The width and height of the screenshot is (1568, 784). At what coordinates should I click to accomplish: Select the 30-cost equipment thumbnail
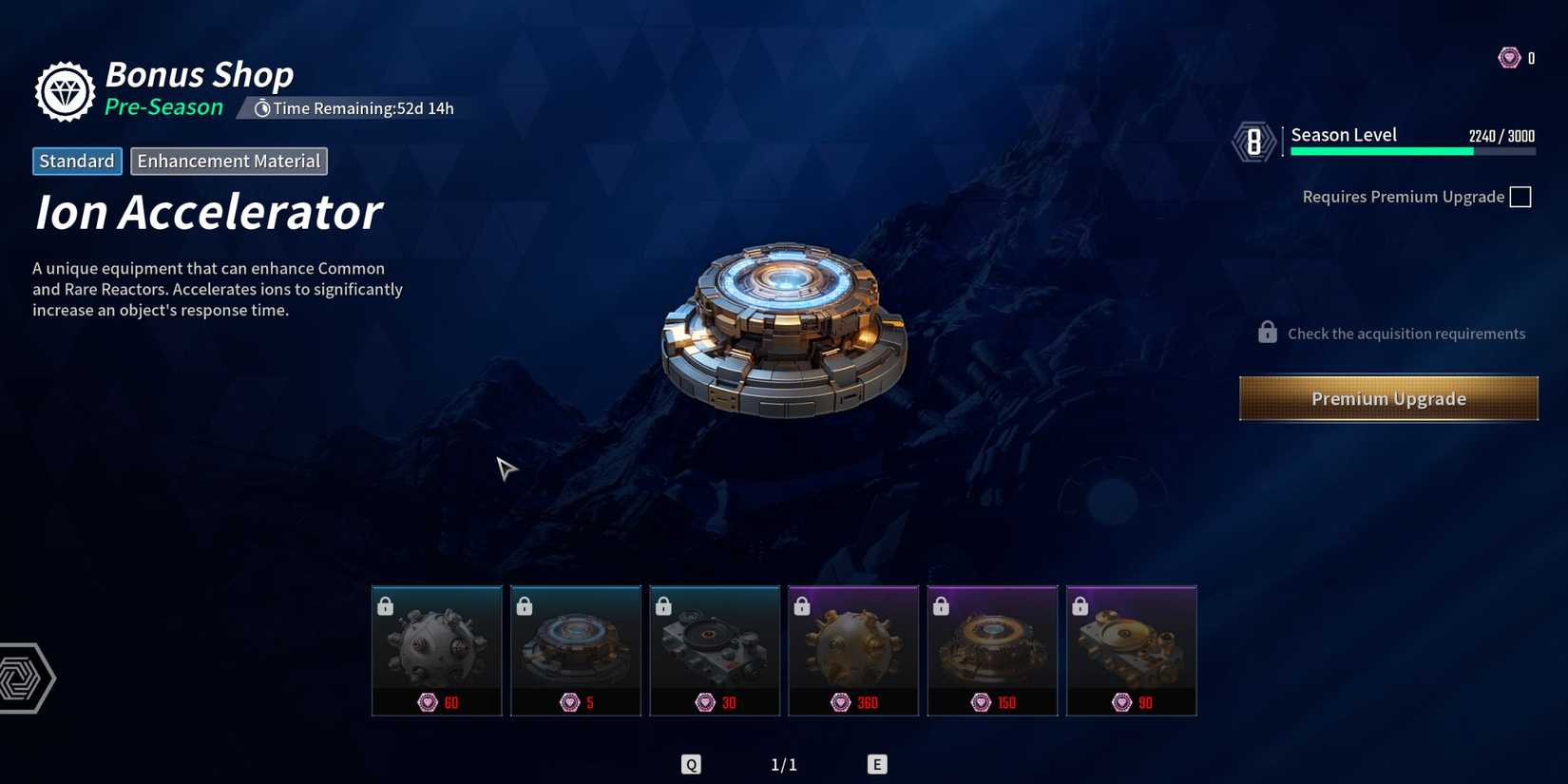click(715, 649)
